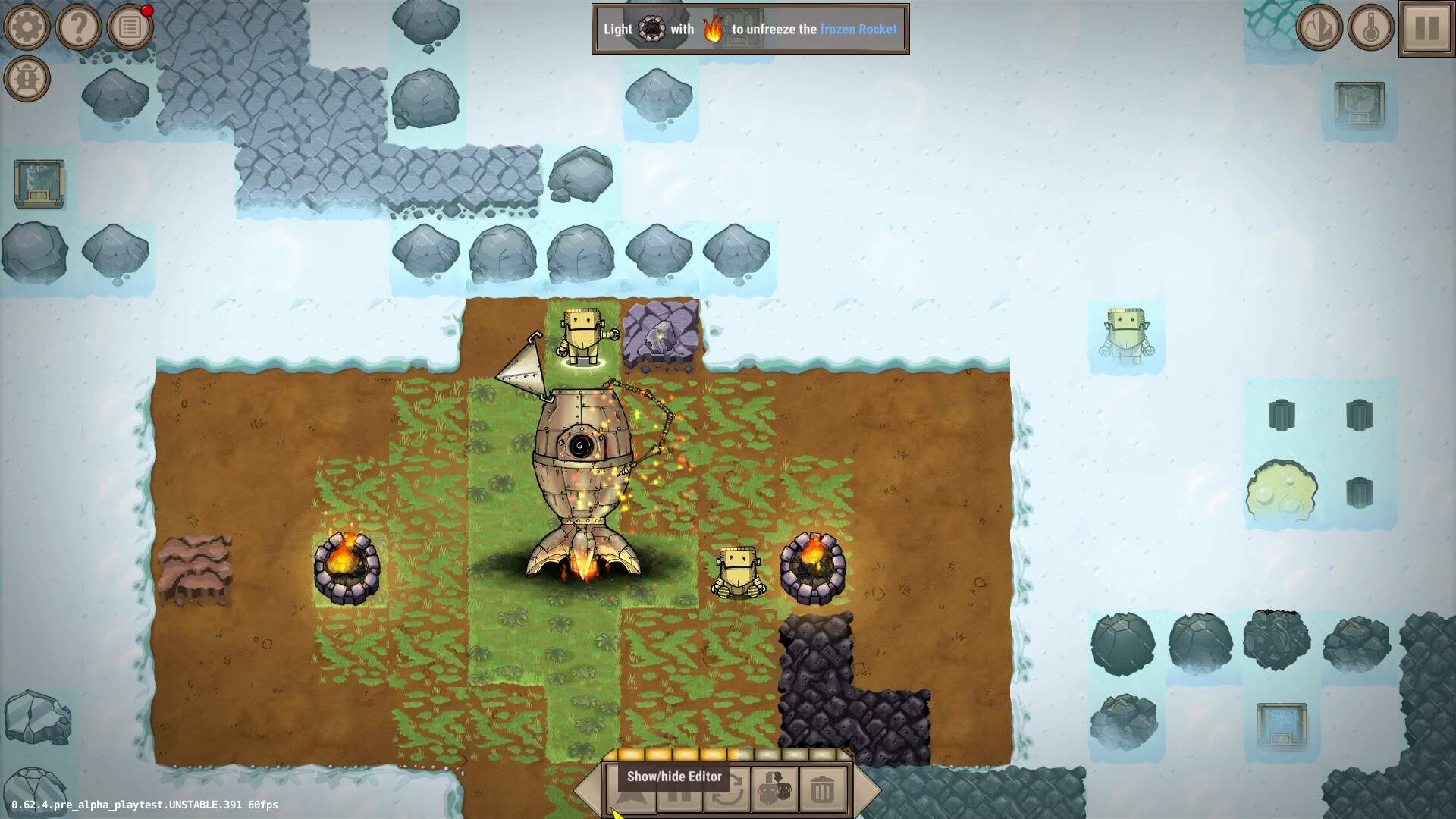
Task: Open the help question mark panel
Action: pos(79,27)
